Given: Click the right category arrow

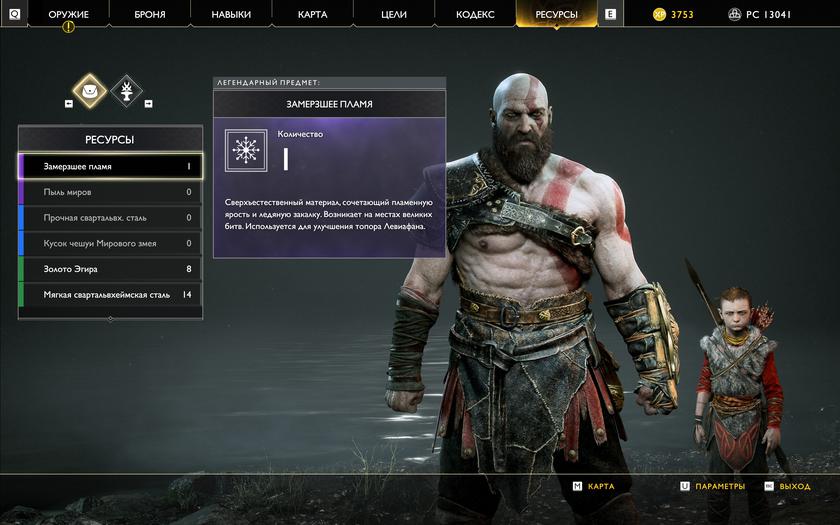Looking at the screenshot, I should click(x=148, y=103).
